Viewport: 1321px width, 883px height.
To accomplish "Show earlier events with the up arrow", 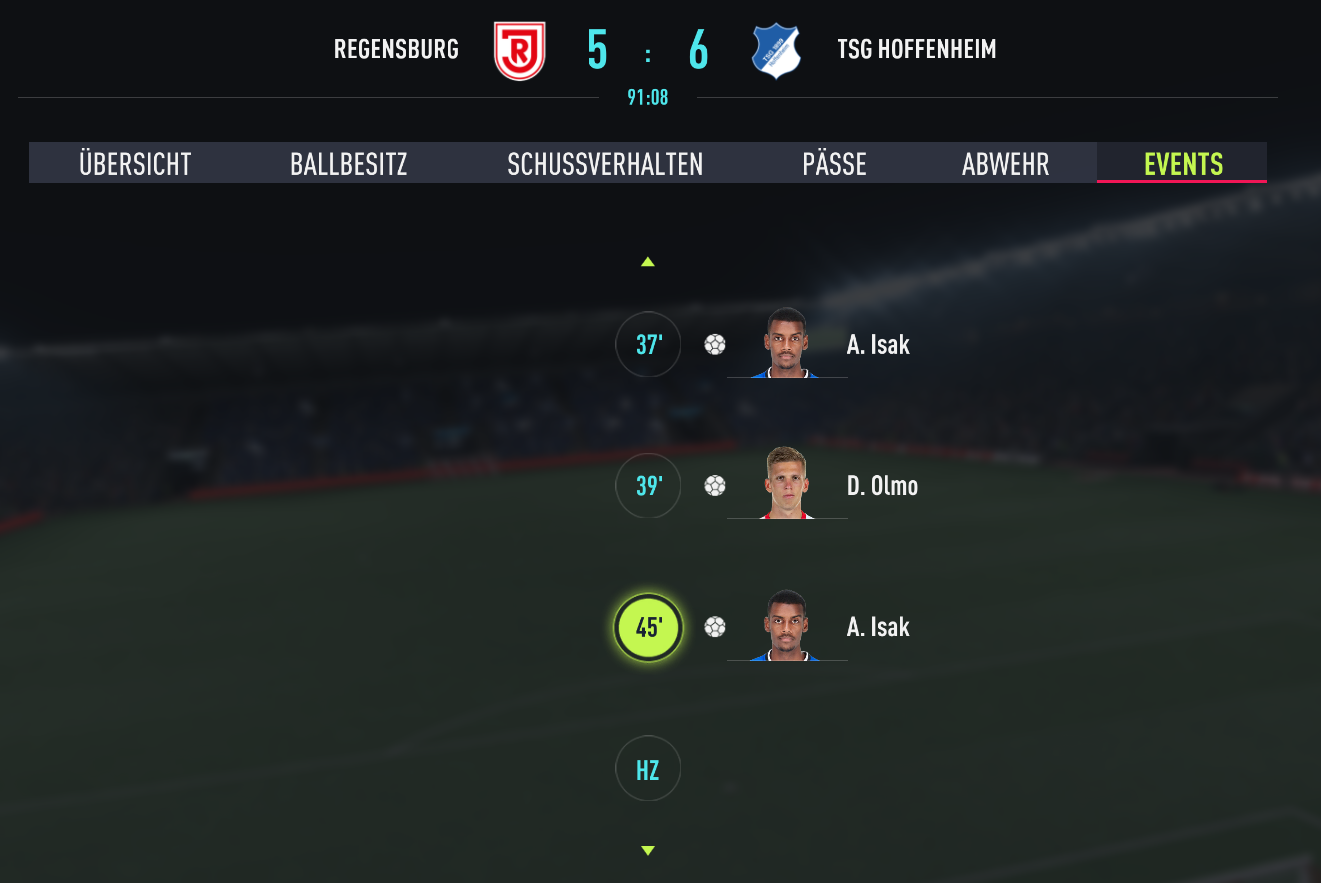I will [648, 262].
